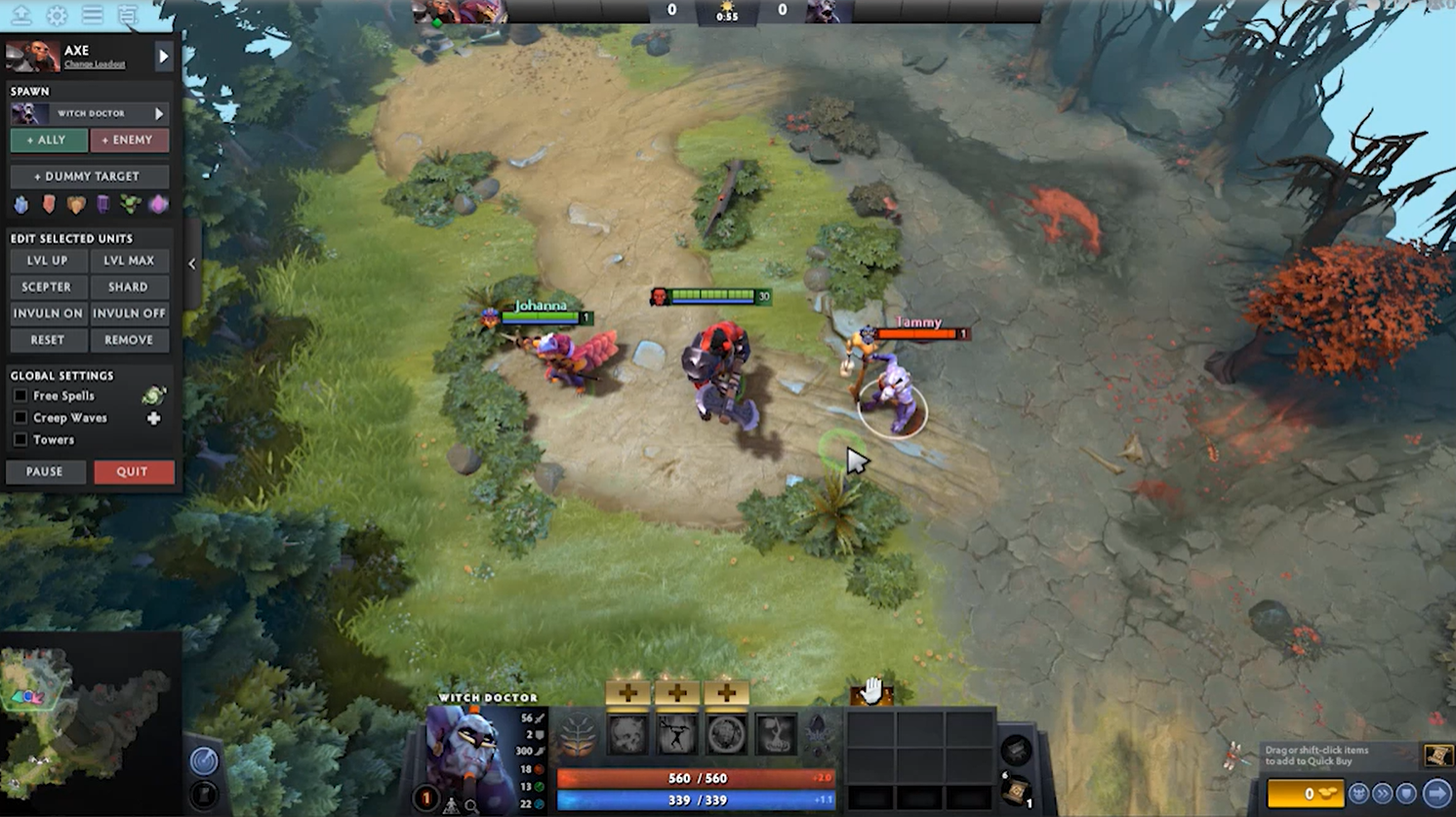Quit the demo with the red button

coord(133,471)
